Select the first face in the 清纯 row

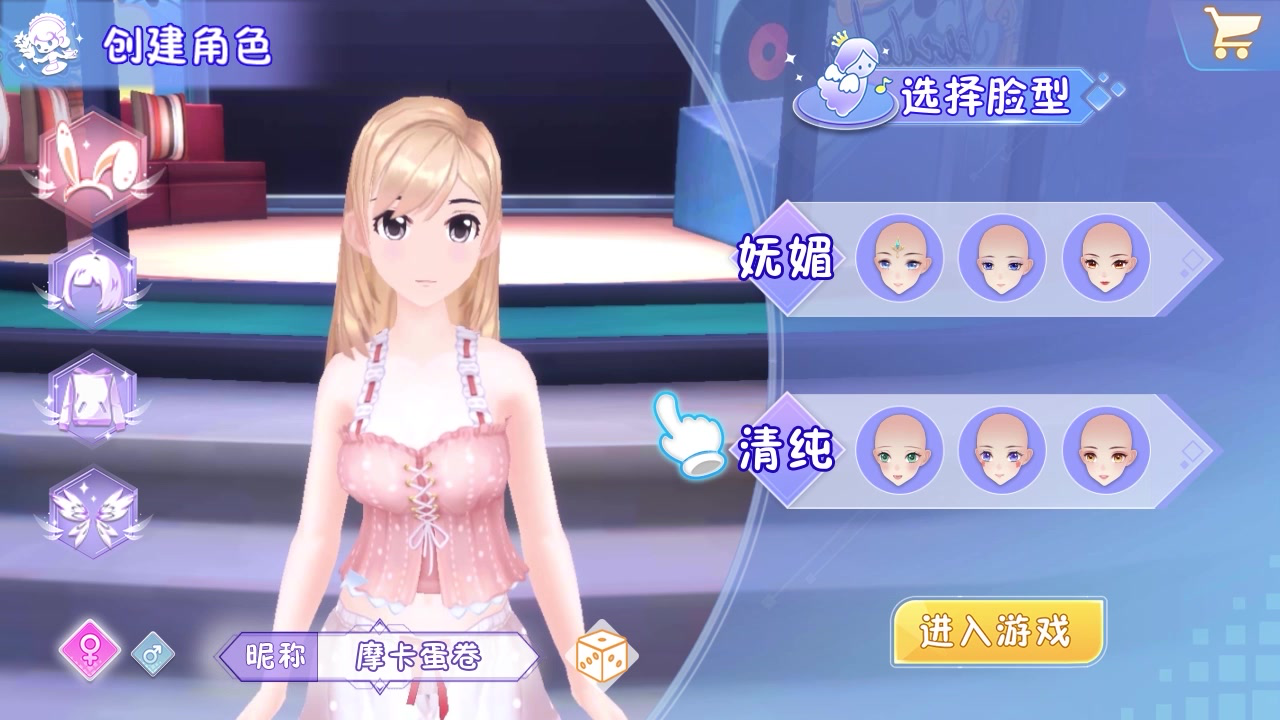[899, 450]
